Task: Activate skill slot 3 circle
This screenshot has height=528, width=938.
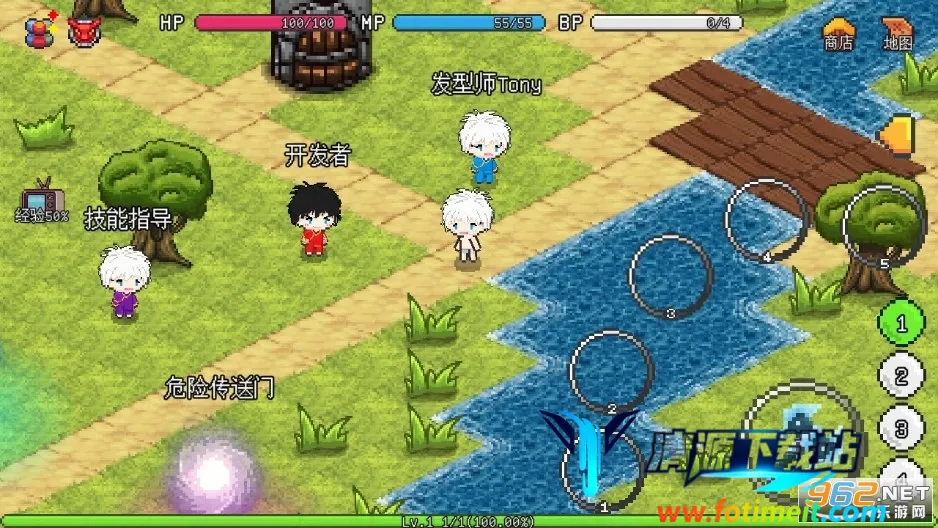Action: [x=670, y=276]
